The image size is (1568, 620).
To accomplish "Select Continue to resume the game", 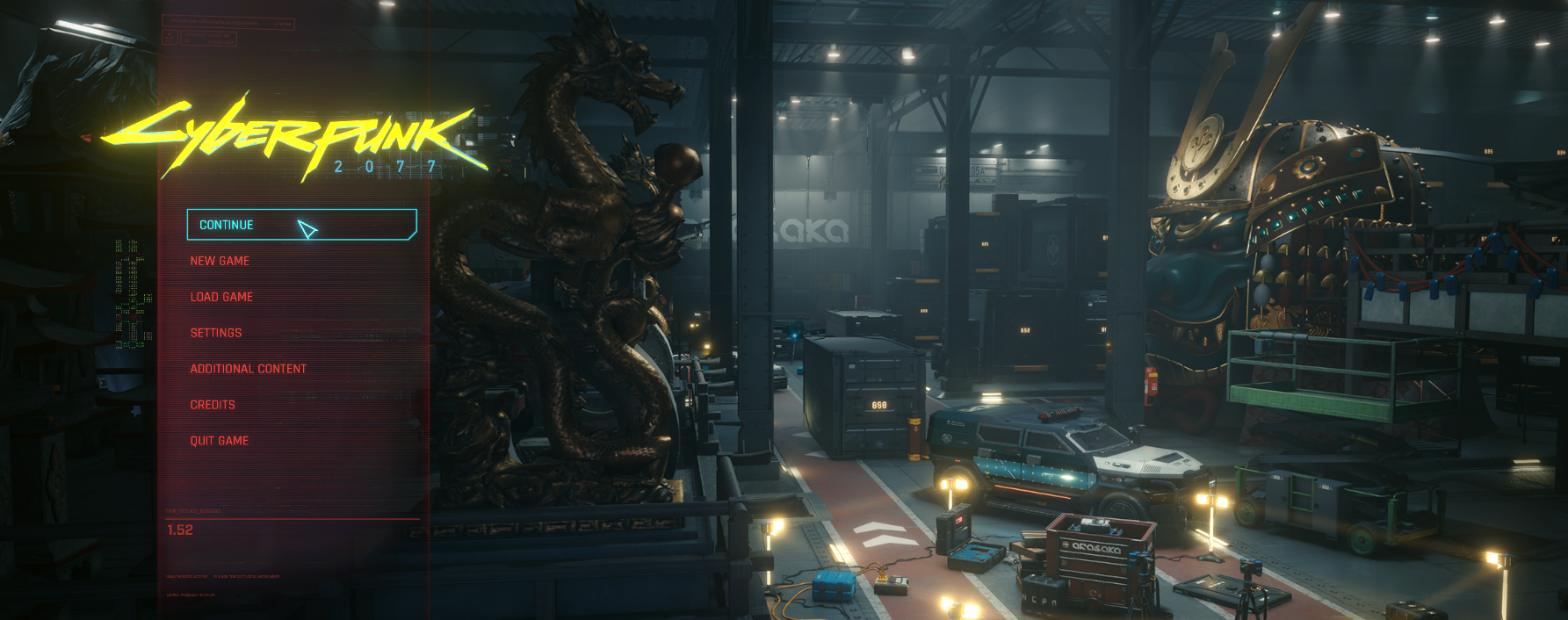I will click(x=227, y=225).
